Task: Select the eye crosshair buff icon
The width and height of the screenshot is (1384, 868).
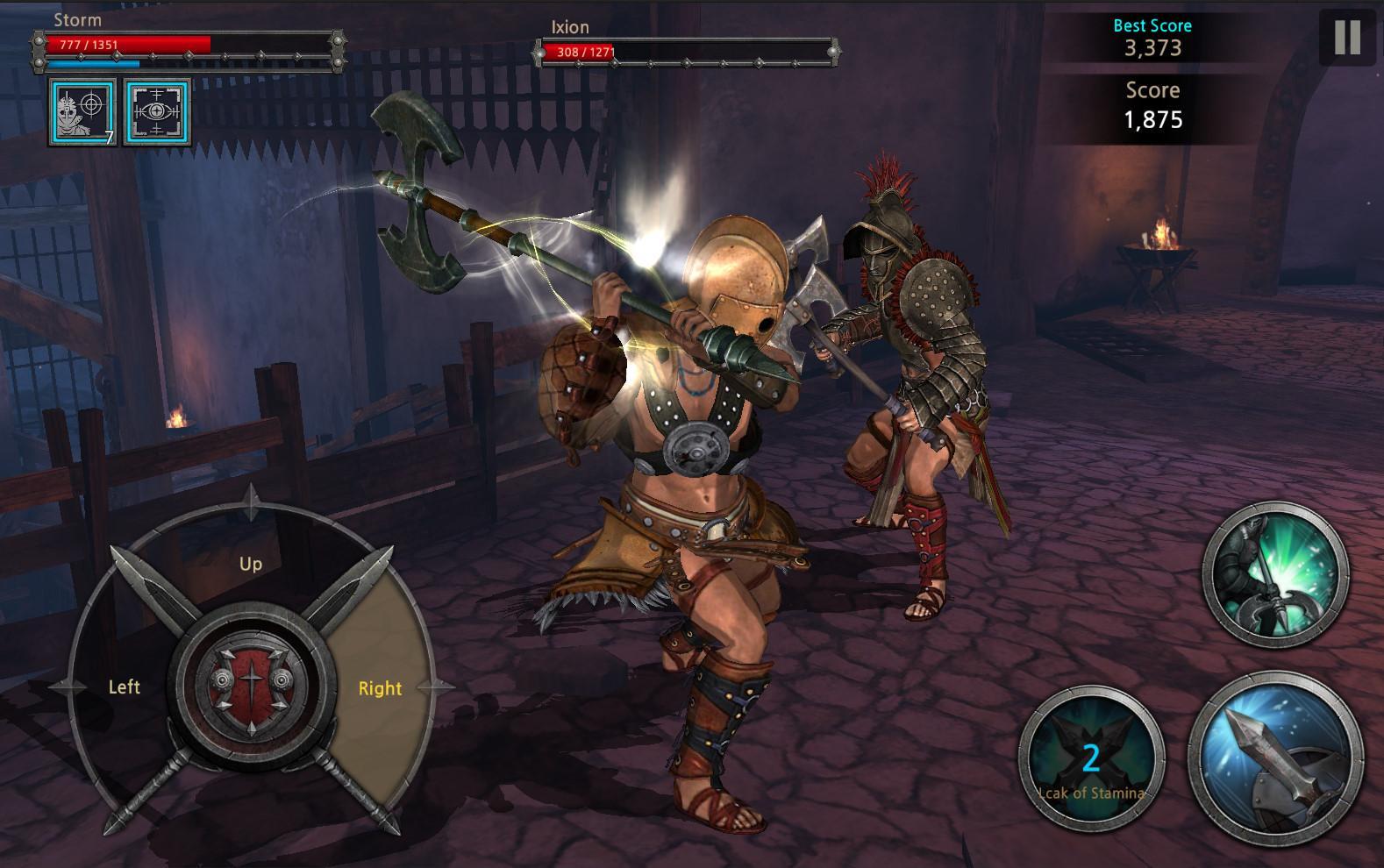Action: tap(157, 111)
